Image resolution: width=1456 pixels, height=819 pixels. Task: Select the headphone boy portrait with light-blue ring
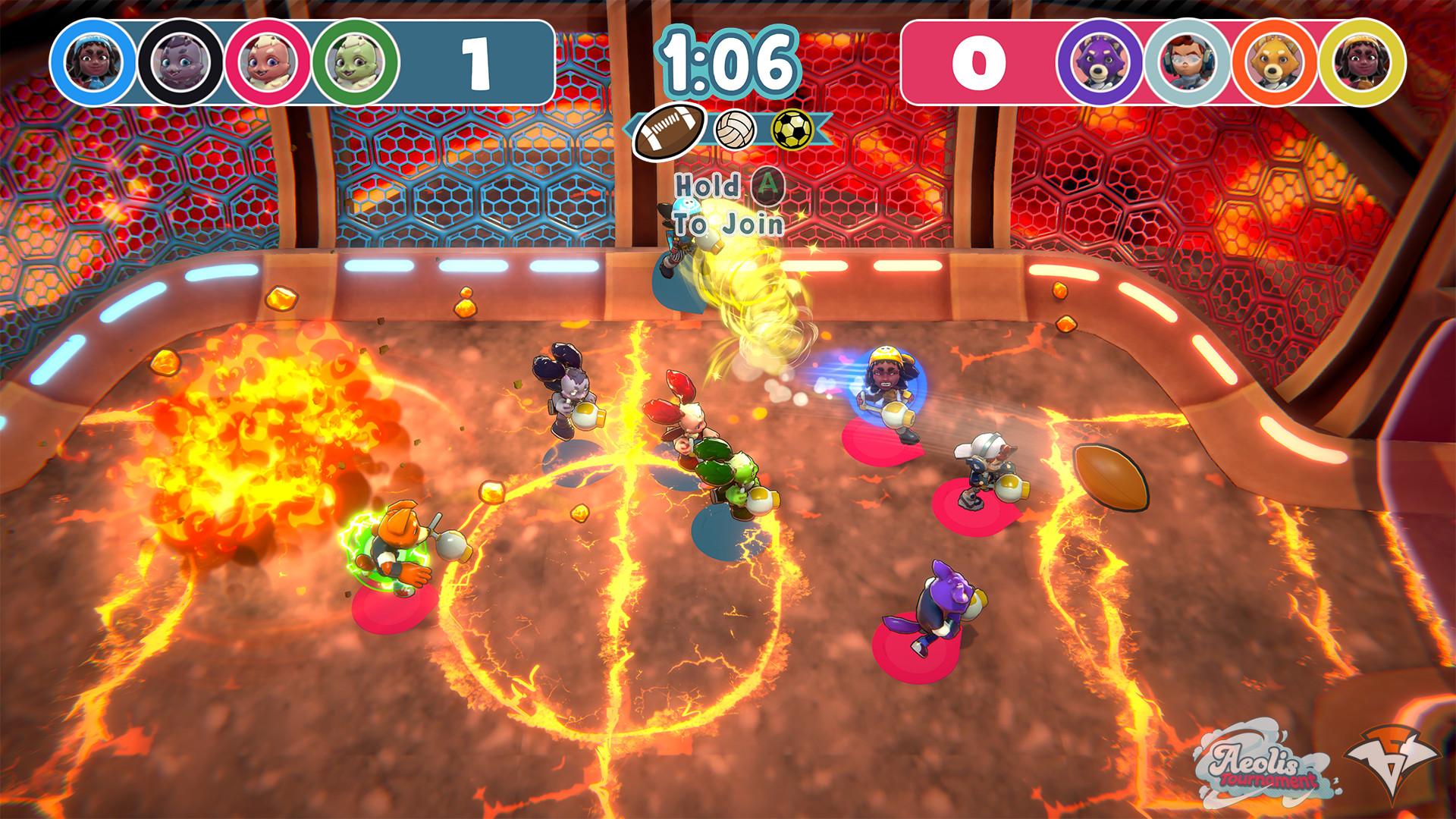1188,61
